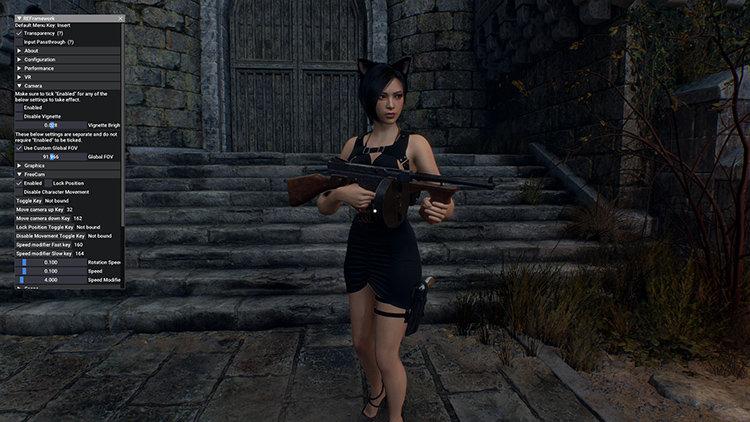Viewport: 750px width, 422px height.
Task: Open the Configuration section
Action: coord(19,60)
